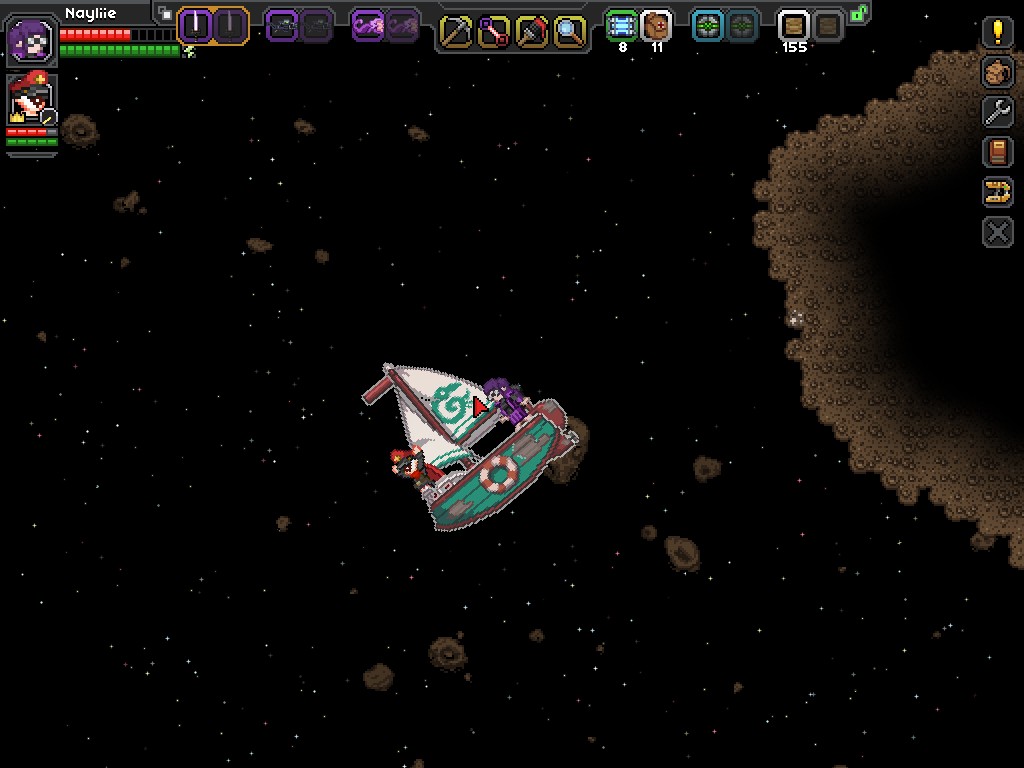Open the inventory bag

point(997,72)
